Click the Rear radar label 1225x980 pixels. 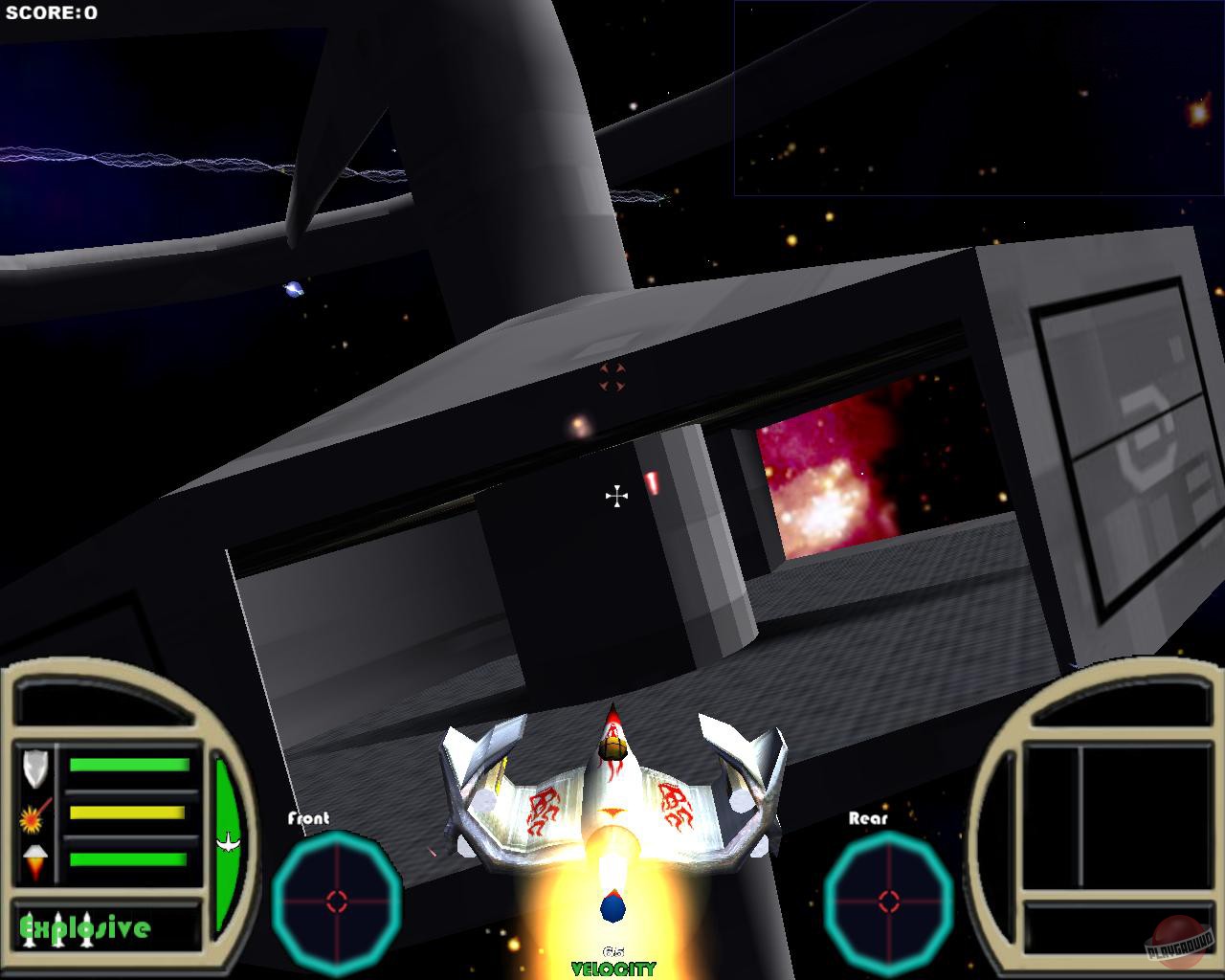(x=867, y=819)
